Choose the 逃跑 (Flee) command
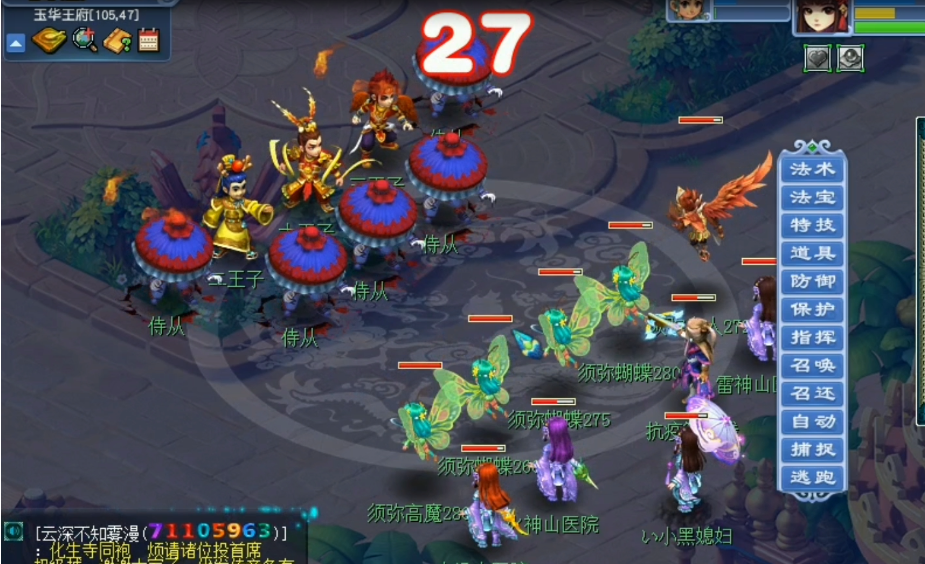This screenshot has width=925, height=564. click(812, 477)
